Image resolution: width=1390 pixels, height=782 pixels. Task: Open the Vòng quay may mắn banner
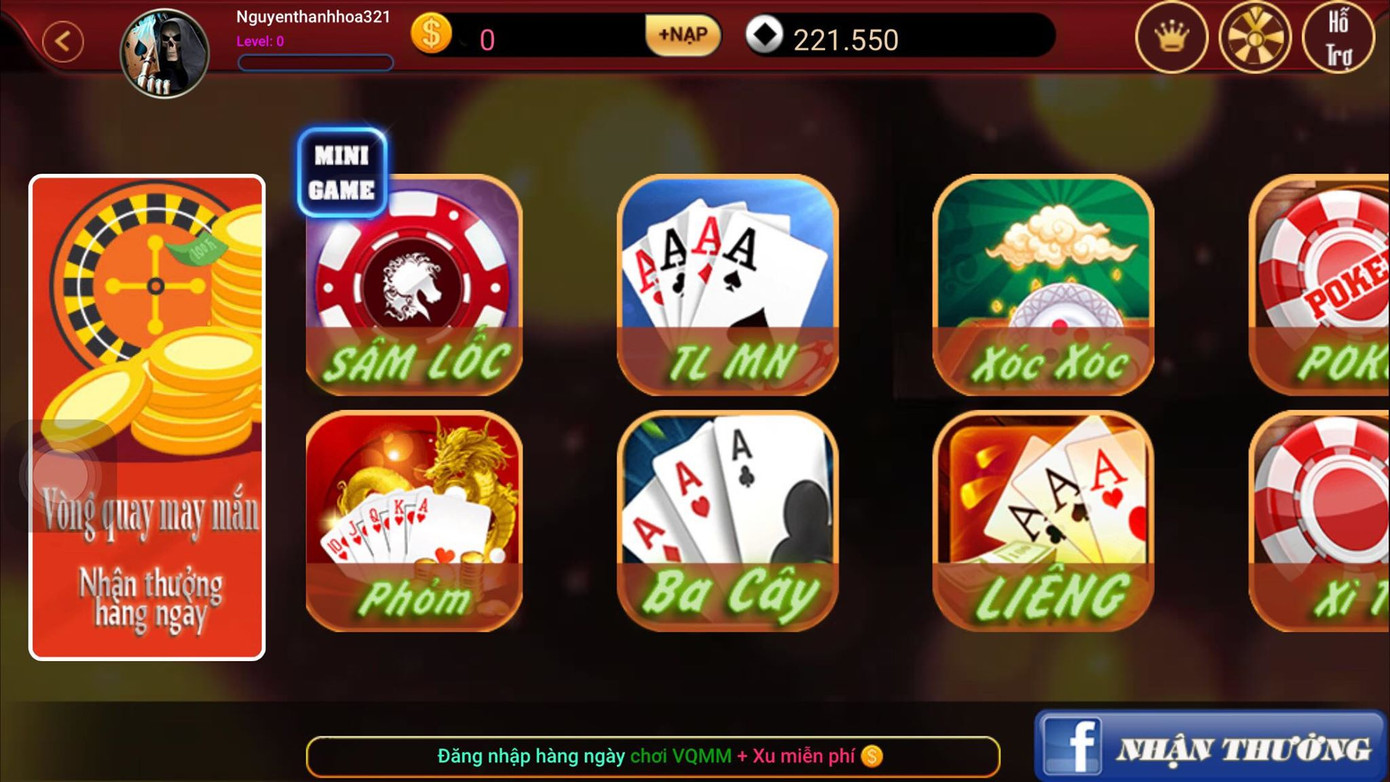tap(146, 417)
